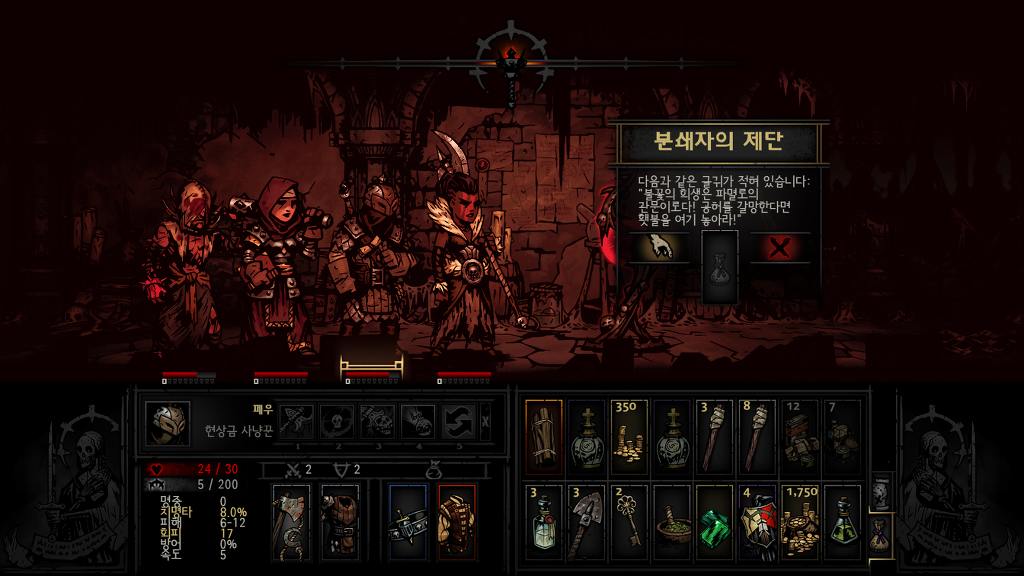Screen dimensions: 1024x576
Task: Select the firewood bundle in the inventory
Action: [x=544, y=435]
